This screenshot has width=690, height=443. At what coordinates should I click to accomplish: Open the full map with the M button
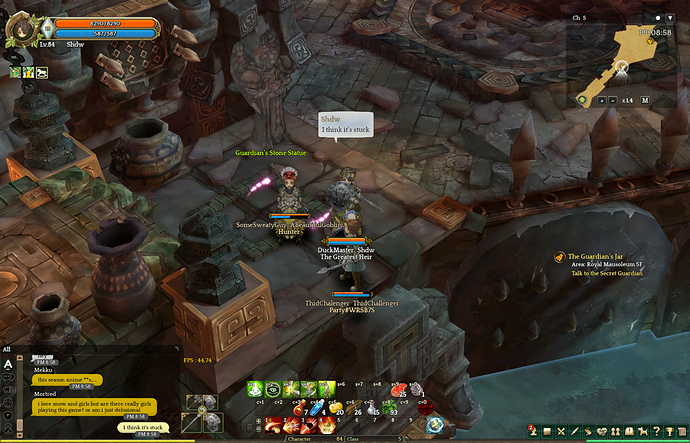[645, 100]
